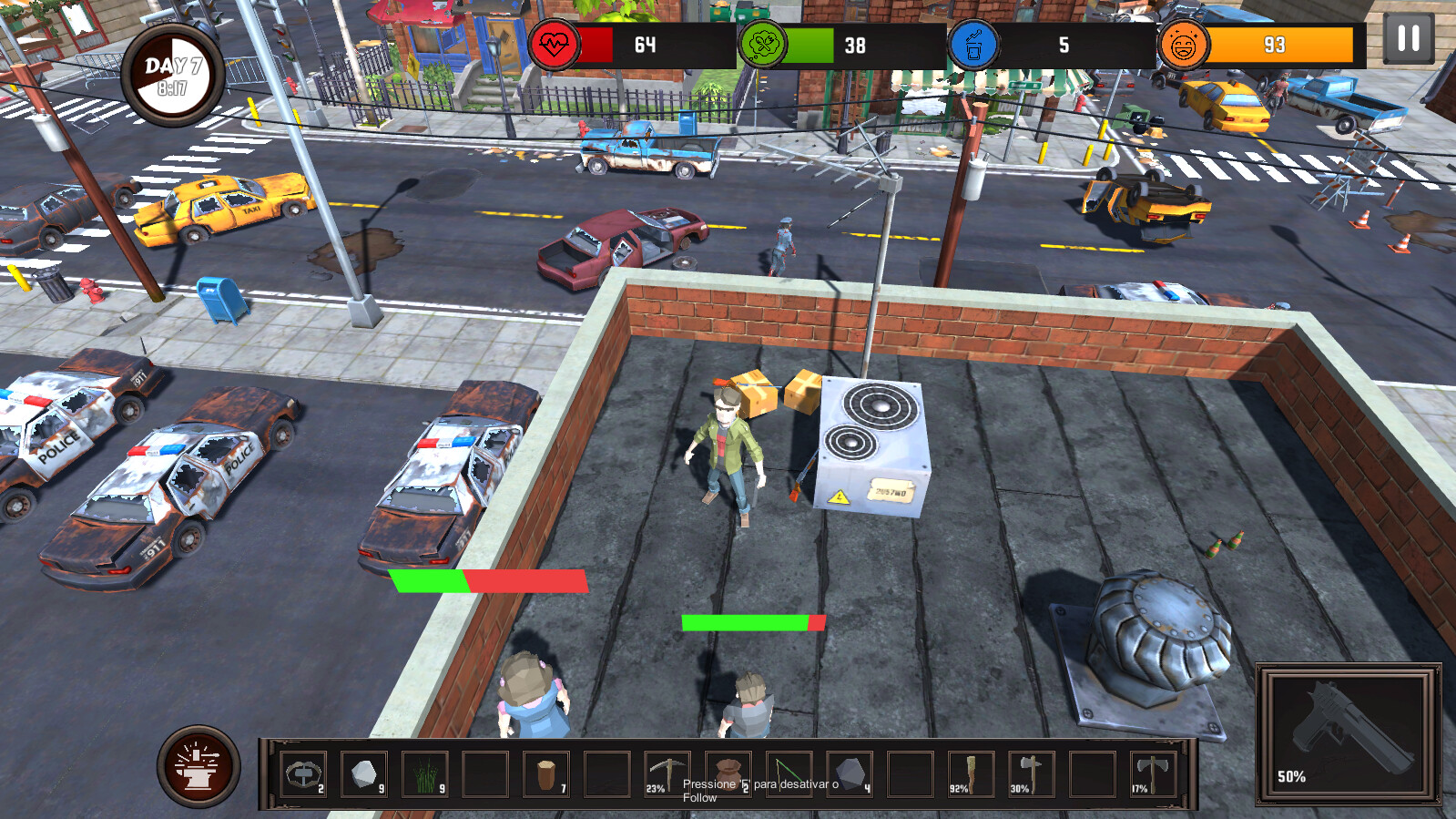This screenshot has height=819, width=1456.
Task: Equip the double-bladed axe at 17%
Action: (1153, 774)
